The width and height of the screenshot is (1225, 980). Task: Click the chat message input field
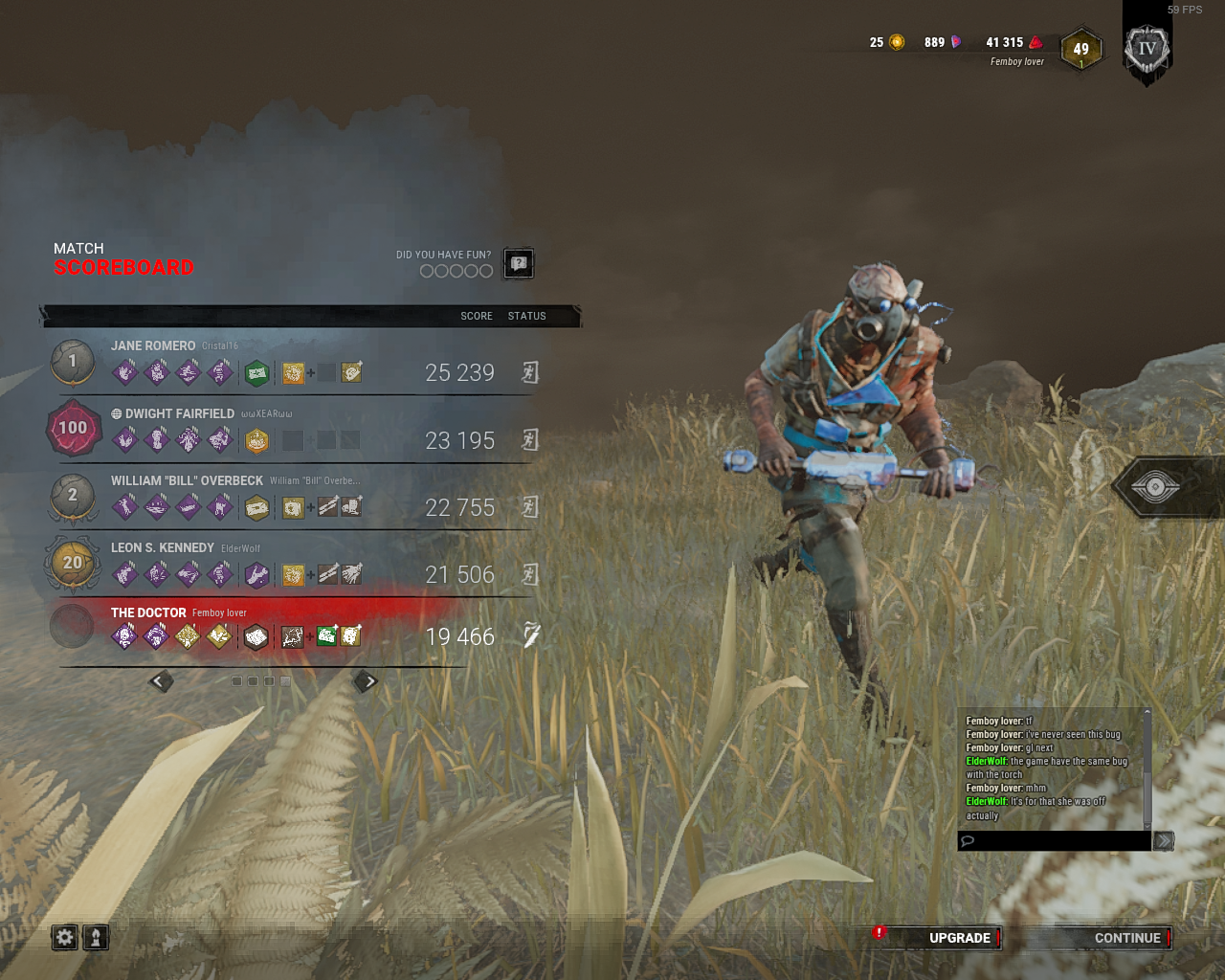point(1053,840)
